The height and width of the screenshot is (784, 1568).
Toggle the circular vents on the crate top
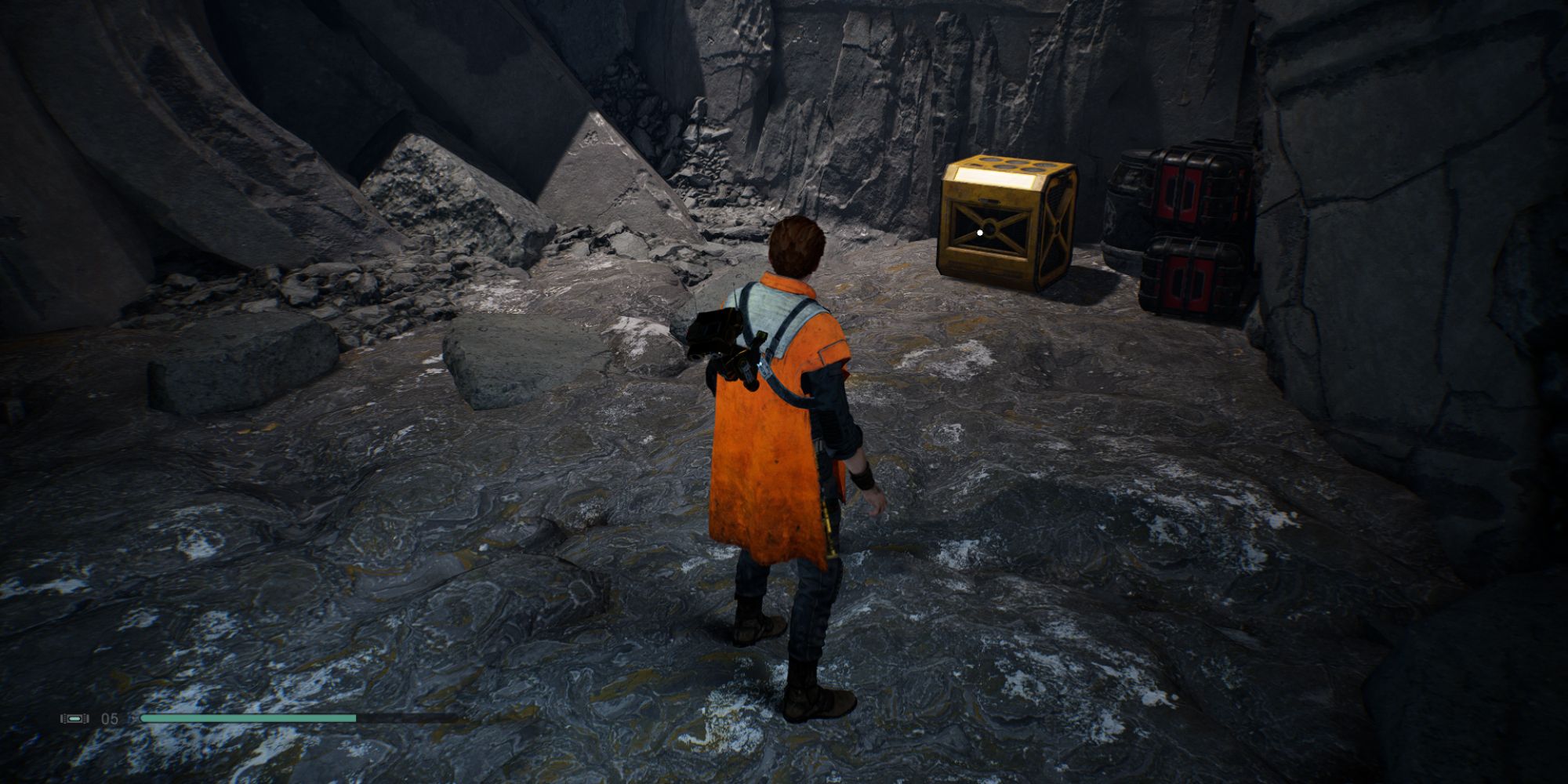click(1011, 163)
